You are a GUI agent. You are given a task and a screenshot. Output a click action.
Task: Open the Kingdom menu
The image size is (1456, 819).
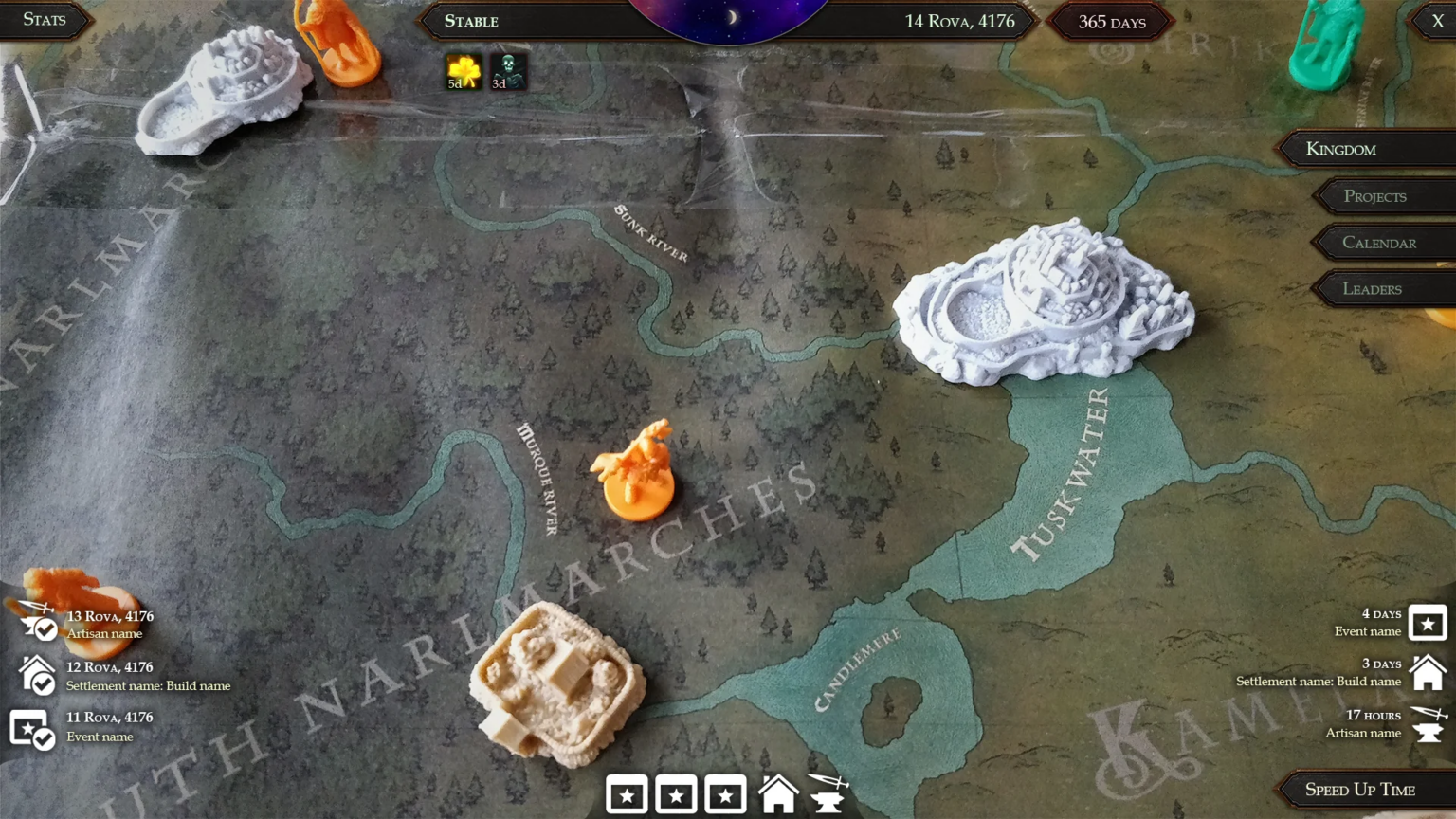(x=1341, y=148)
